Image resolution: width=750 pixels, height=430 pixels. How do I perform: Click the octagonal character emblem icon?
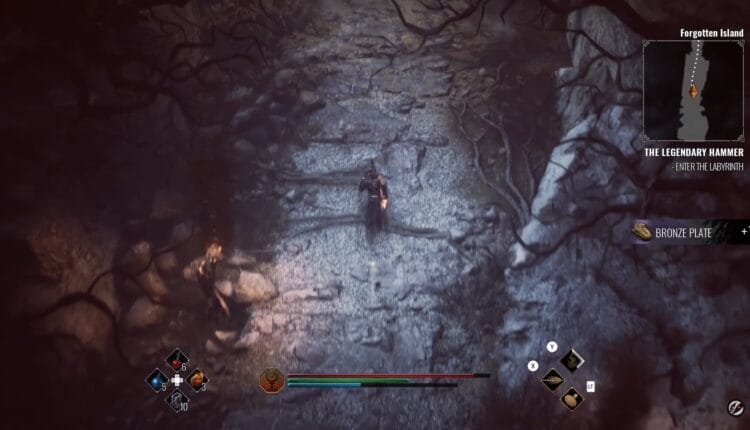[x=272, y=379]
